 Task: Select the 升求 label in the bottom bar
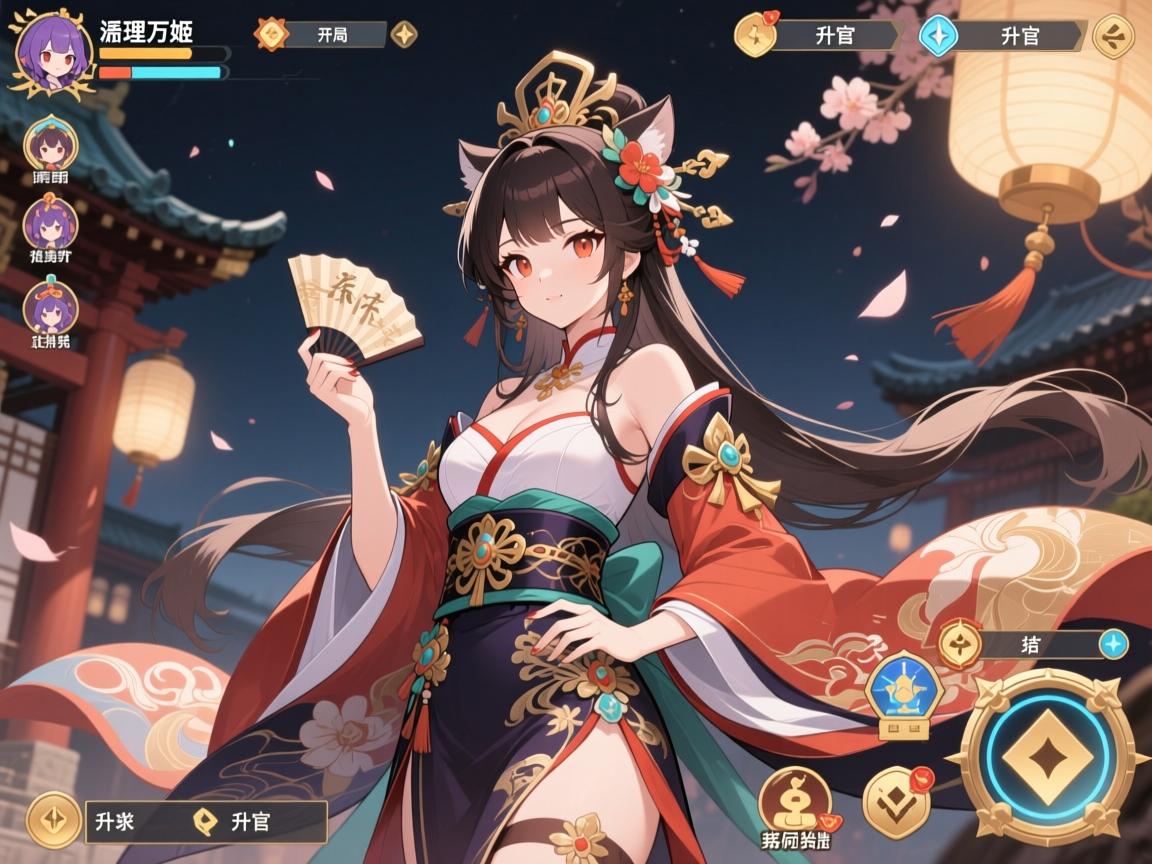pyautogui.click(x=116, y=822)
